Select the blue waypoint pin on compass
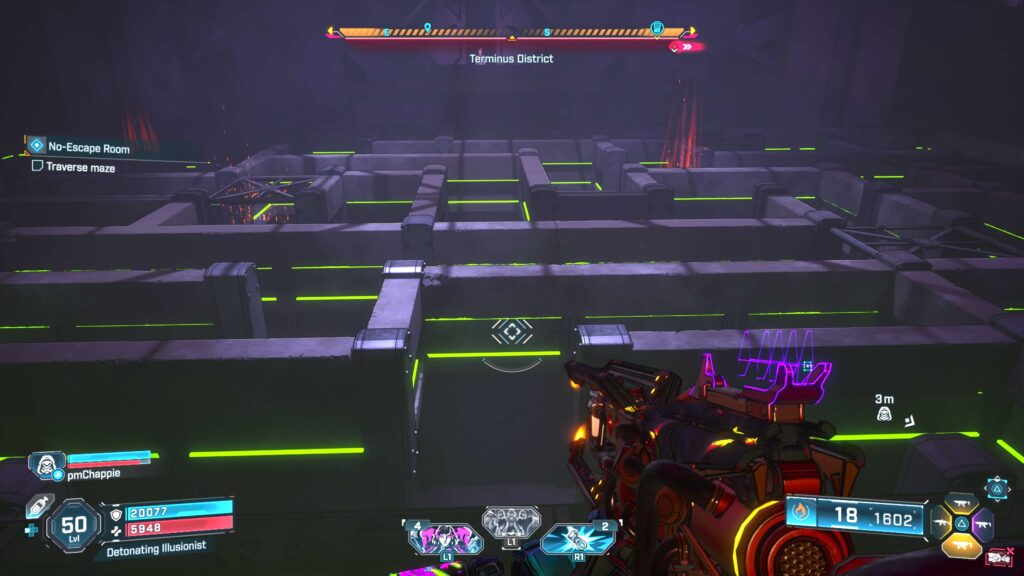The image size is (1024, 576). click(428, 28)
